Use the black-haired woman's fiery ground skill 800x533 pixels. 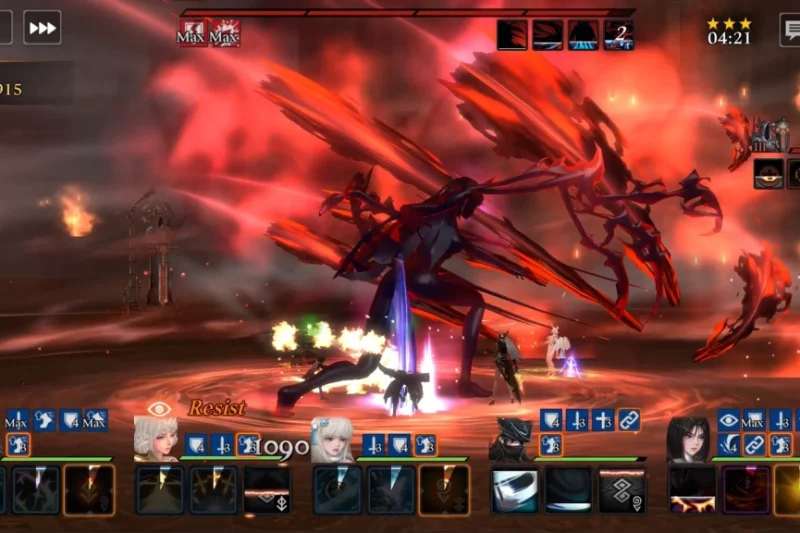pos(692,490)
